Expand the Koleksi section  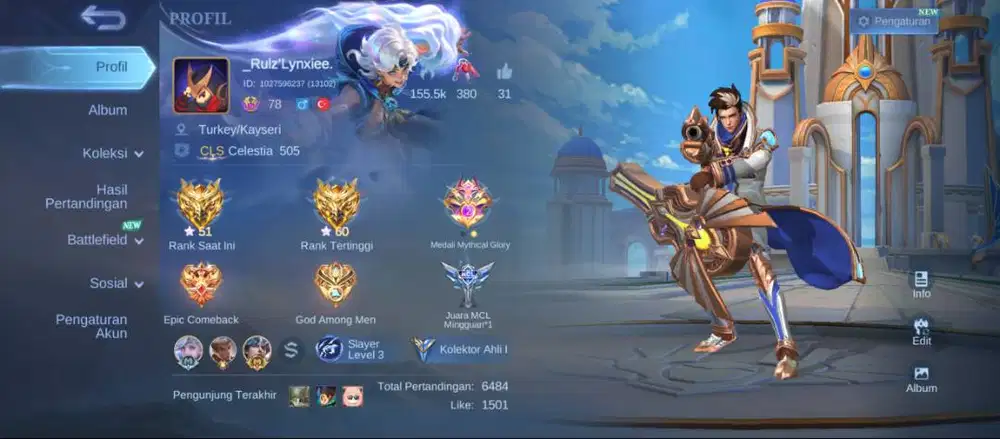click(112, 153)
